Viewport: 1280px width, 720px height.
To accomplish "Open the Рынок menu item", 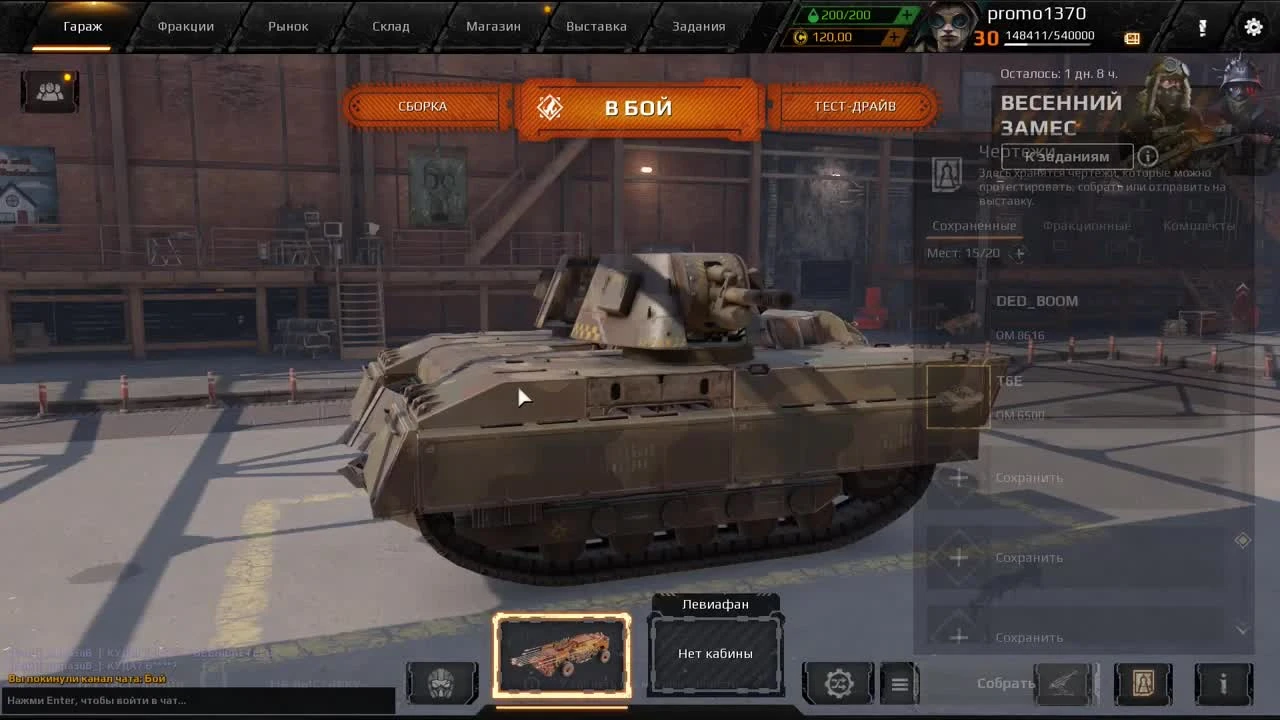I will pos(288,26).
